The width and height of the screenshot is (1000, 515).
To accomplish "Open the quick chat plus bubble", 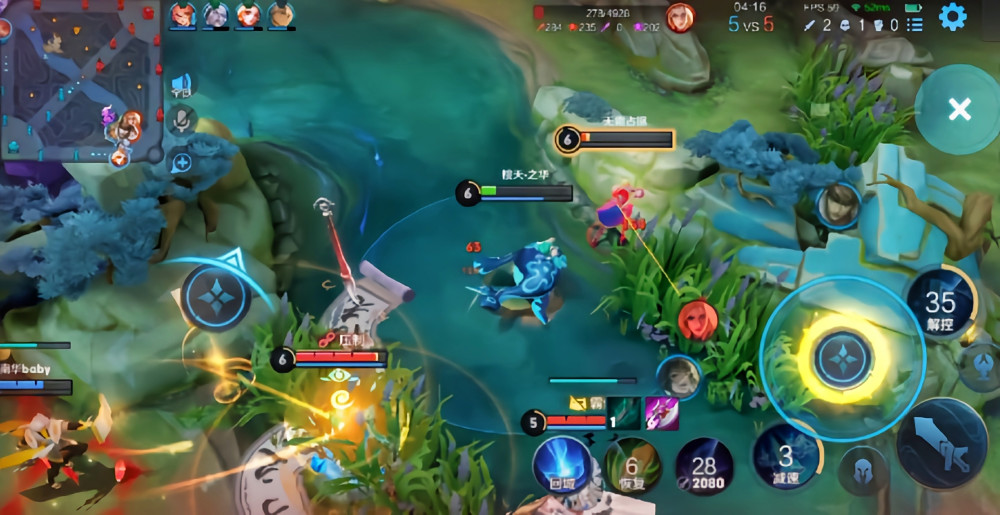I will click(181, 162).
